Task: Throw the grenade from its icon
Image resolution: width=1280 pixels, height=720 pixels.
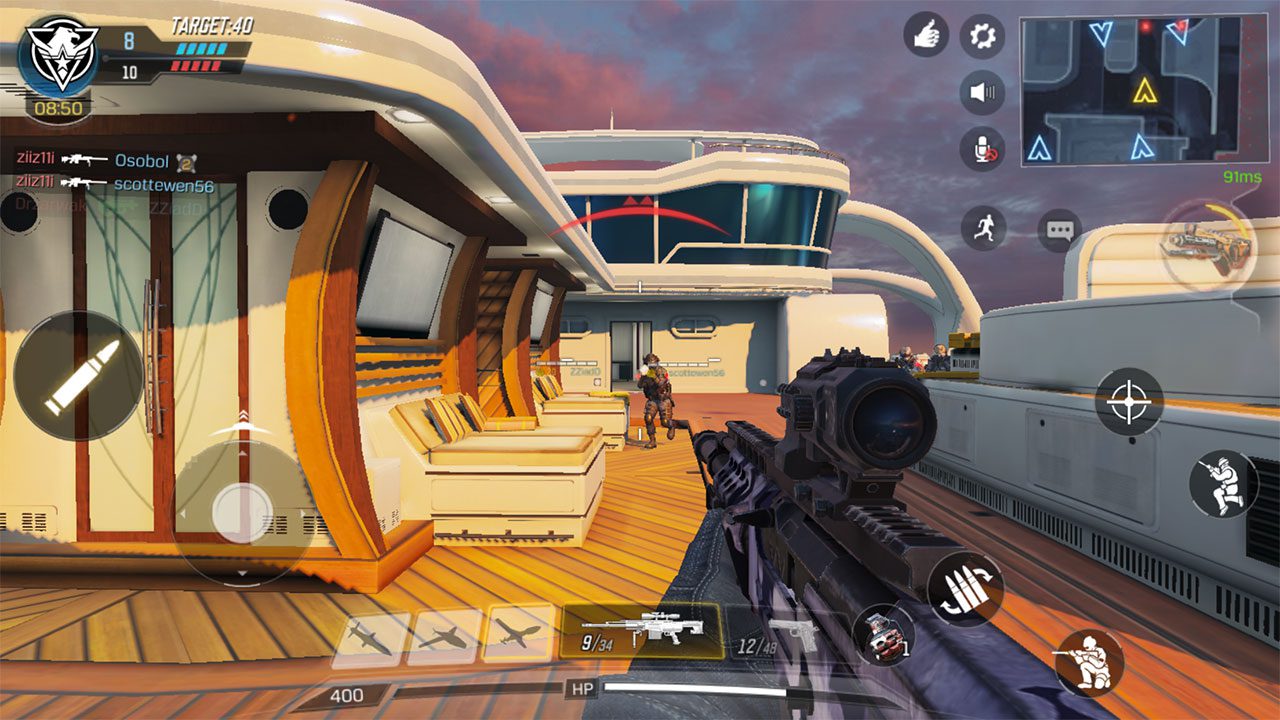Action: click(x=883, y=635)
